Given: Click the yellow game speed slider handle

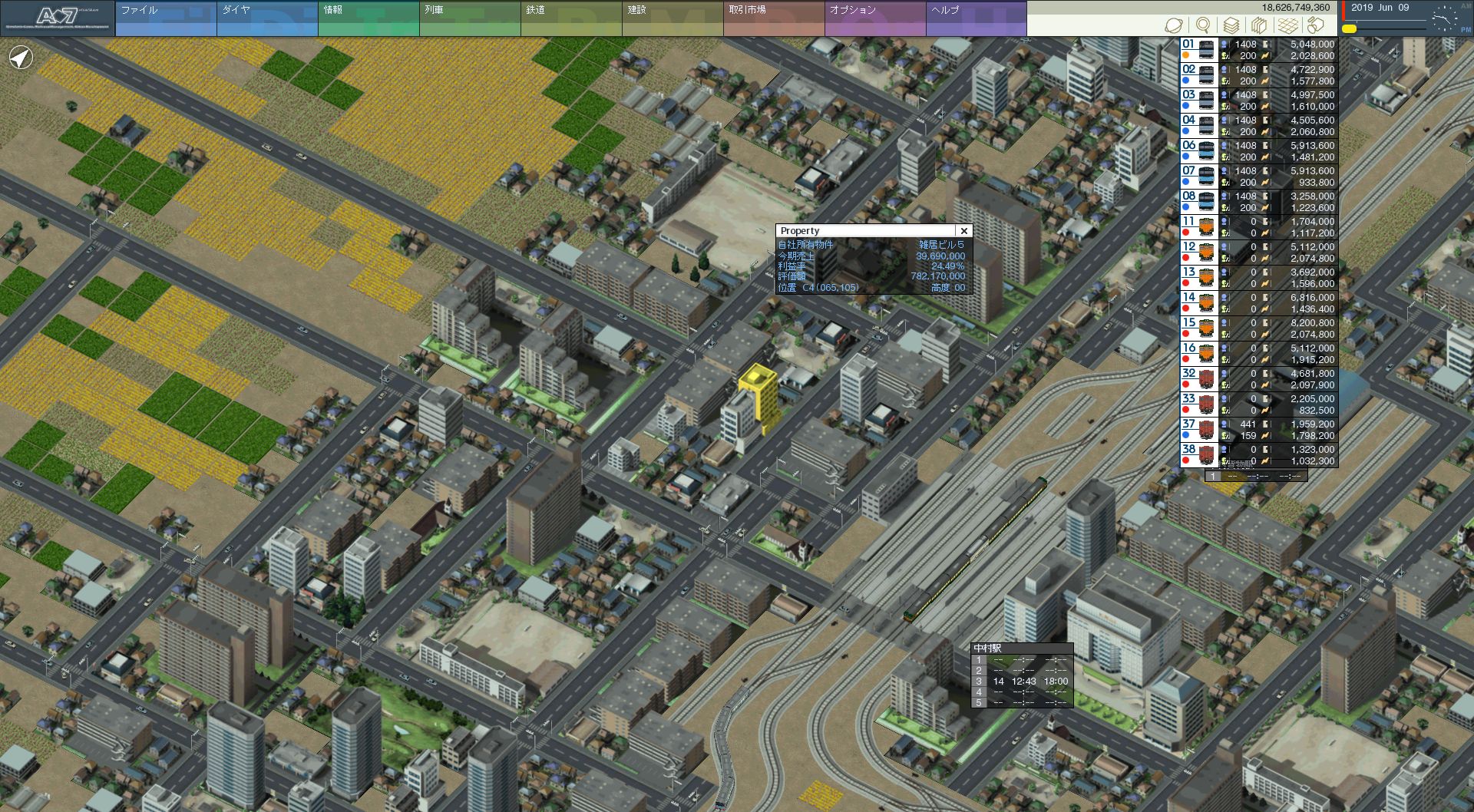Looking at the screenshot, I should (1349, 29).
